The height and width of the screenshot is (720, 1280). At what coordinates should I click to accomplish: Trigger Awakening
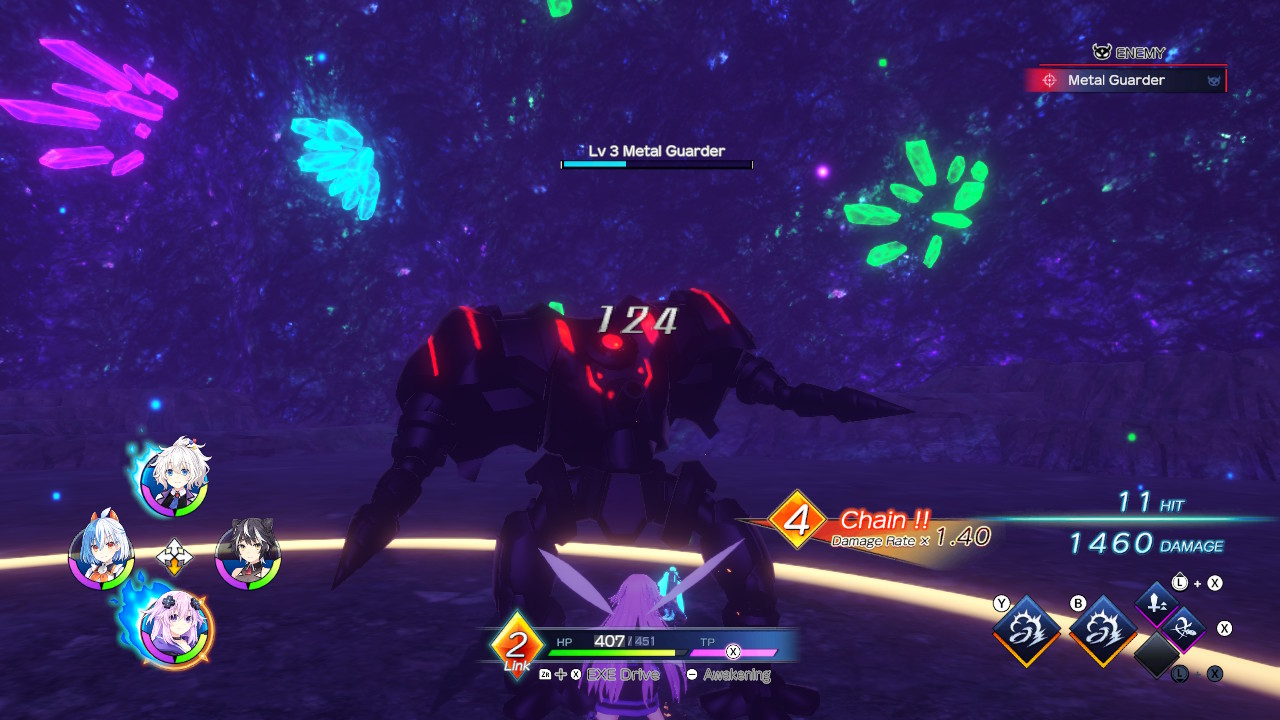click(x=735, y=674)
